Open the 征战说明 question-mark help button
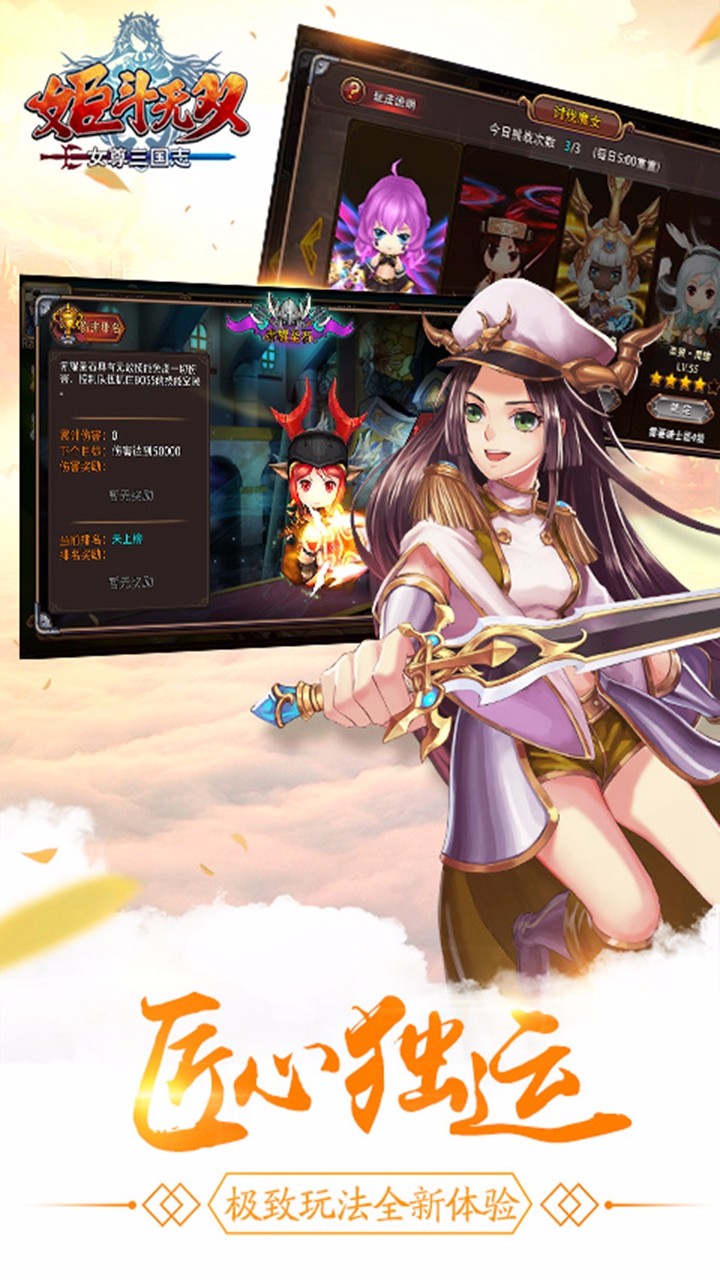The height and width of the screenshot is (1280, 720). pos(353,88)
